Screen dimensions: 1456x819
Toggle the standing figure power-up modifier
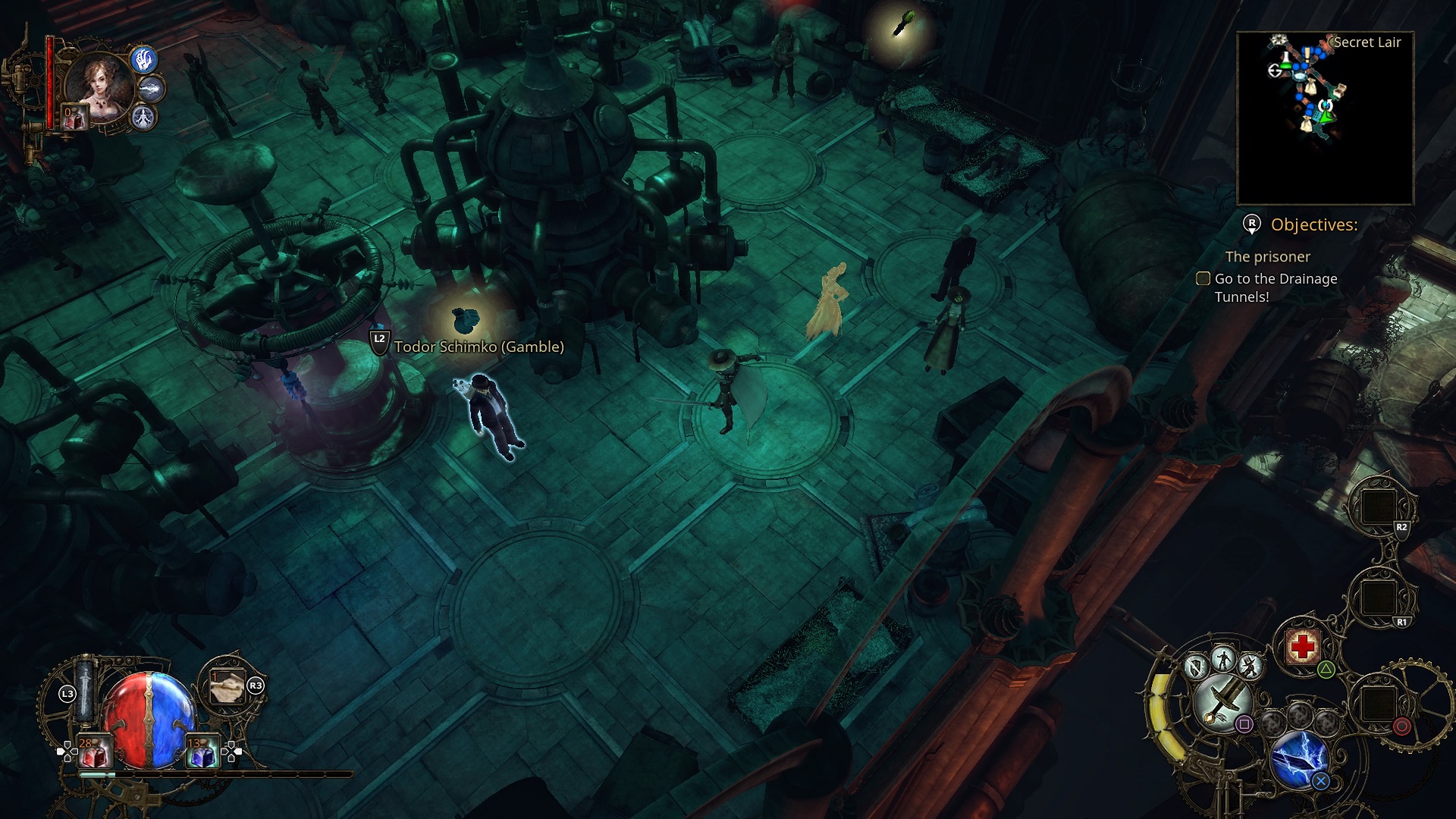(1223, 658)
